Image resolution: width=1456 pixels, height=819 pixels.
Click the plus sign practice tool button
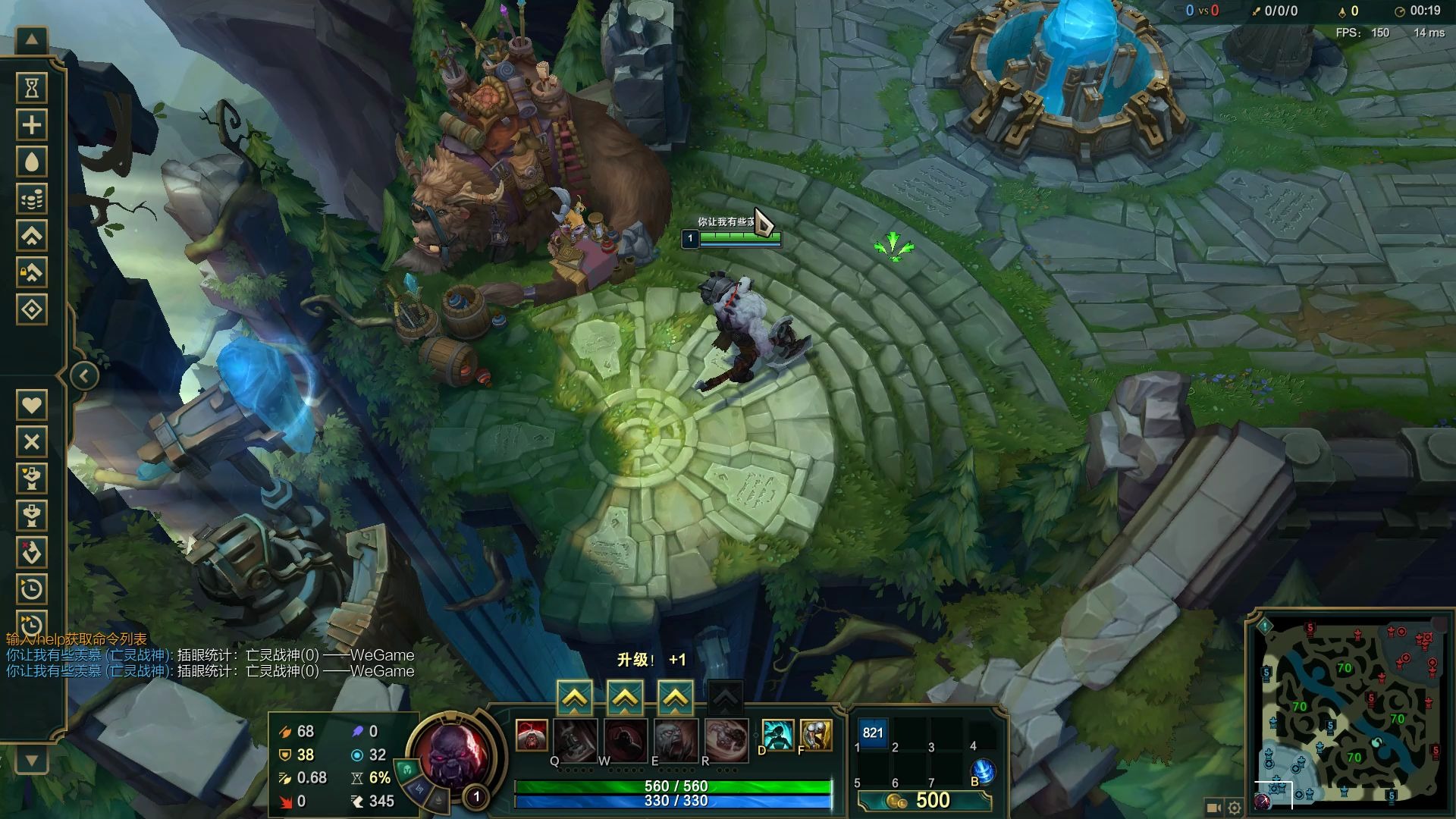(32, 125)
